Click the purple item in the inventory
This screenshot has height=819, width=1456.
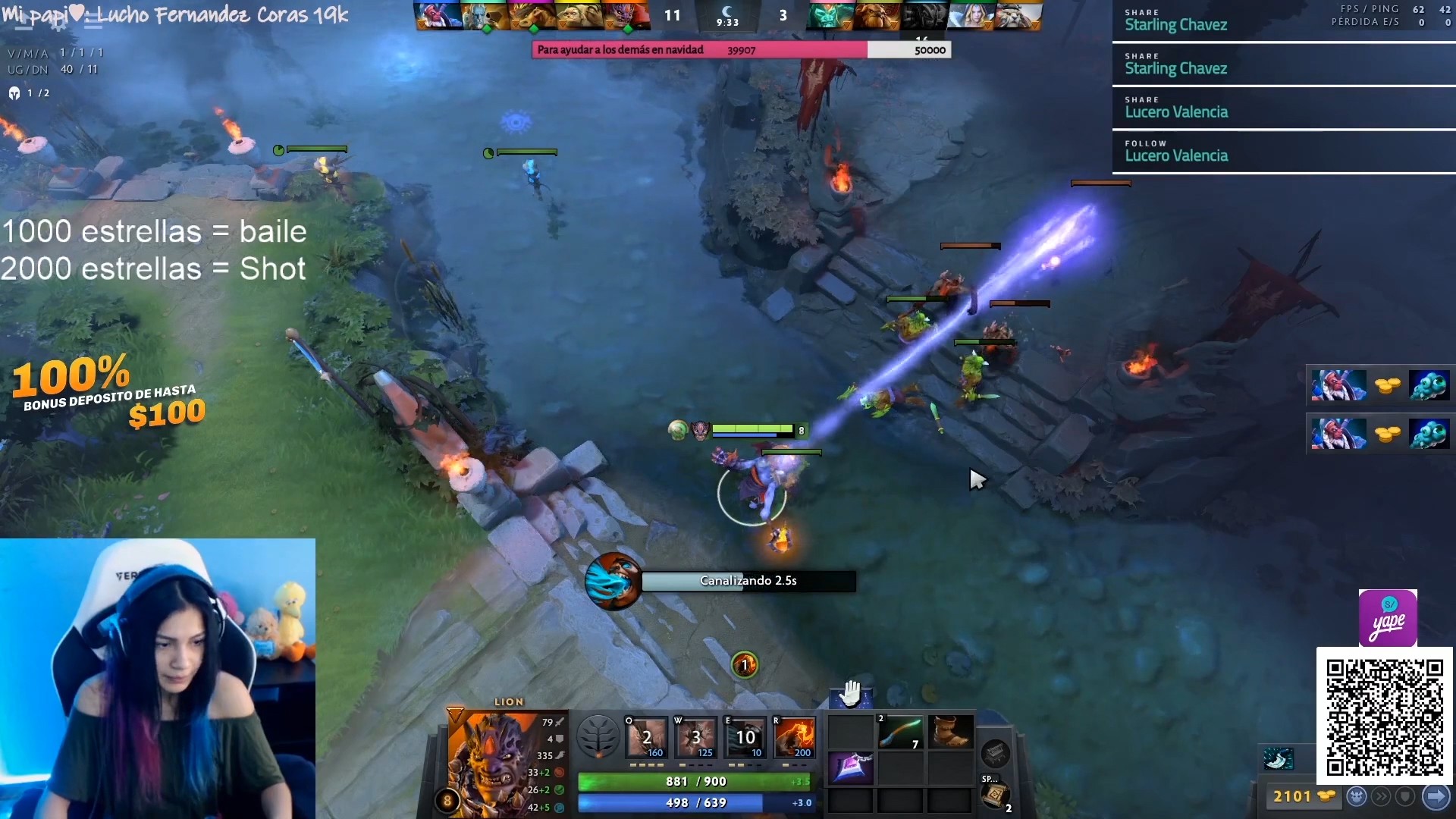[x=851, y=767]
